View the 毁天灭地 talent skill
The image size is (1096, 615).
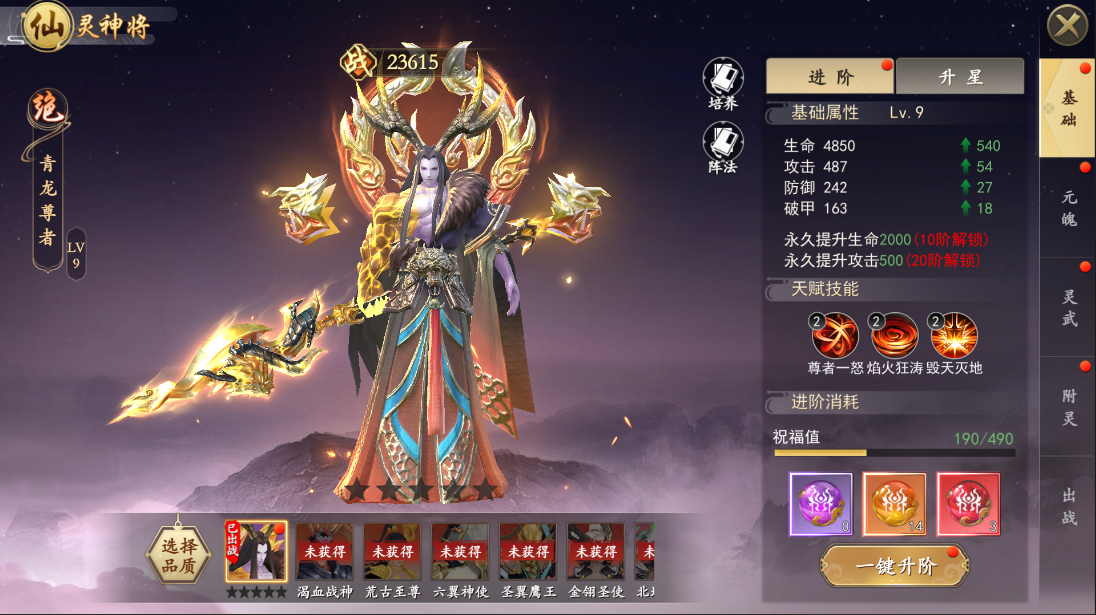(x=953, y=337)
